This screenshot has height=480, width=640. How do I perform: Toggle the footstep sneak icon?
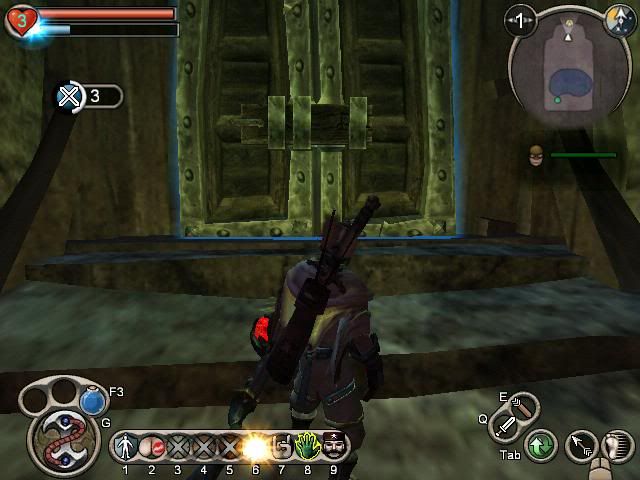point(617,446)
